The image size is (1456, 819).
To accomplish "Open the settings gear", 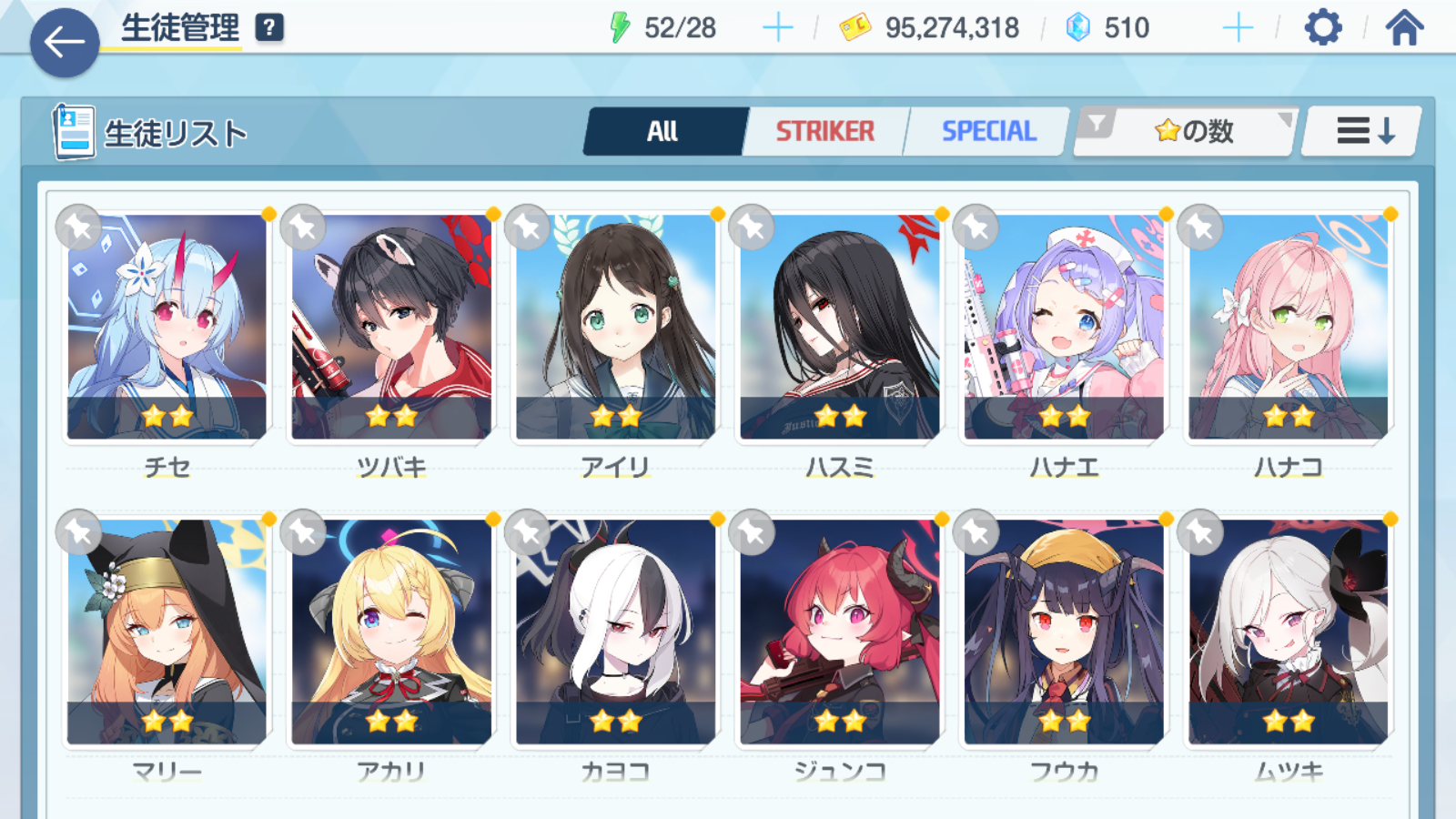I will click(1322, 28).
